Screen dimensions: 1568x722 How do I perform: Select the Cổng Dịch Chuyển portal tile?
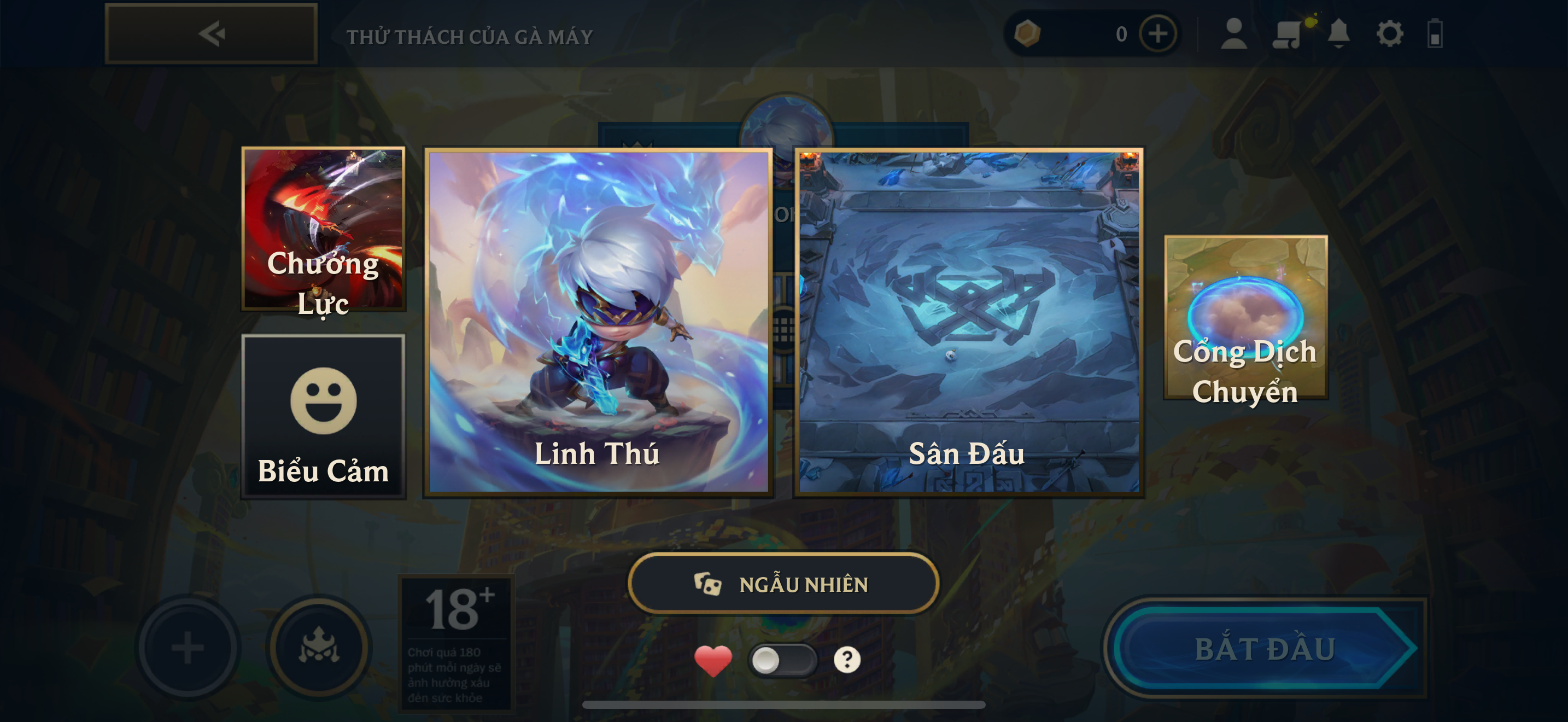[1245, 318]
